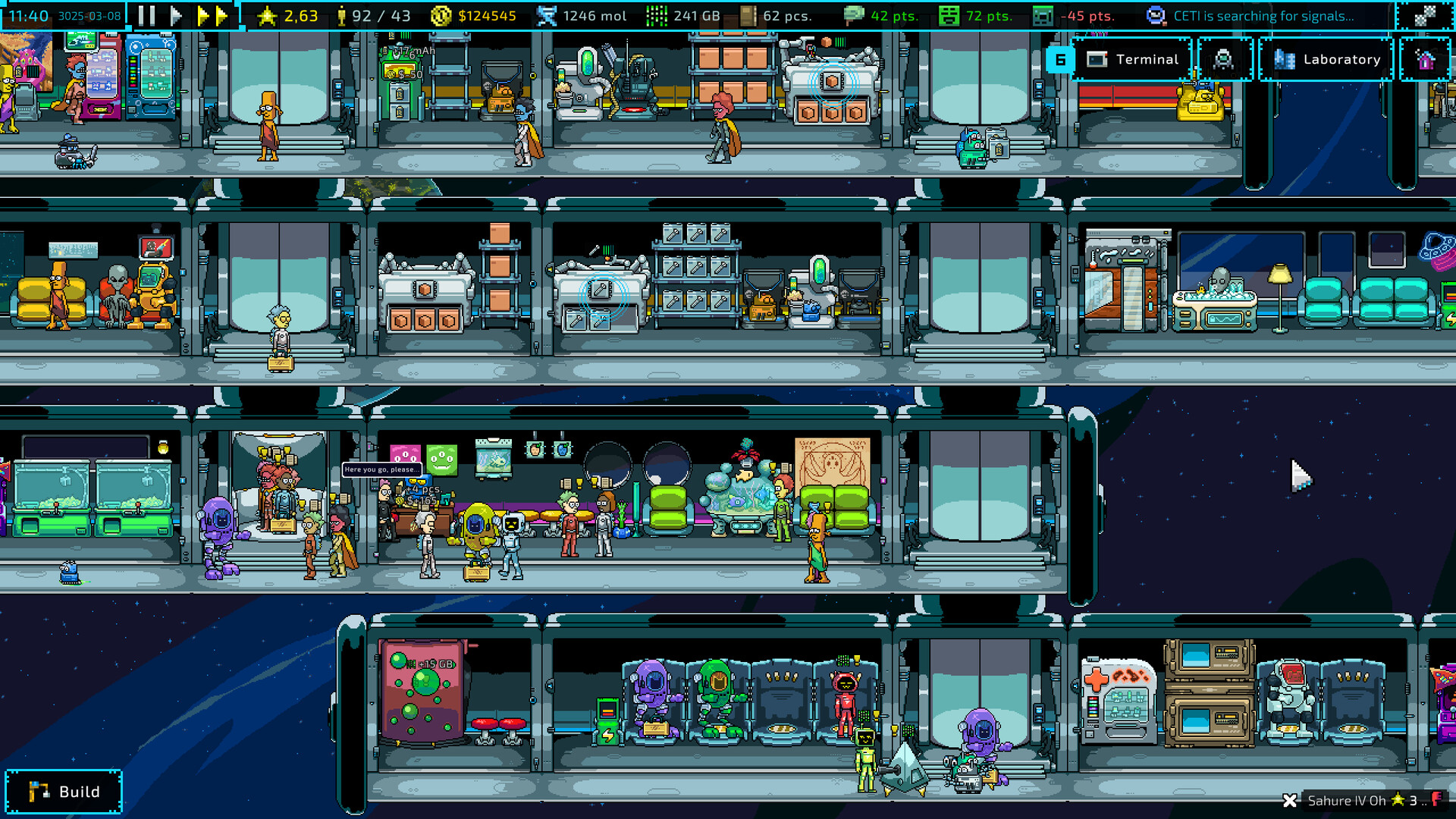1456x819 pixels.
Task: Open the -45 pts. red indicator
Action: tap(1042, 14)
